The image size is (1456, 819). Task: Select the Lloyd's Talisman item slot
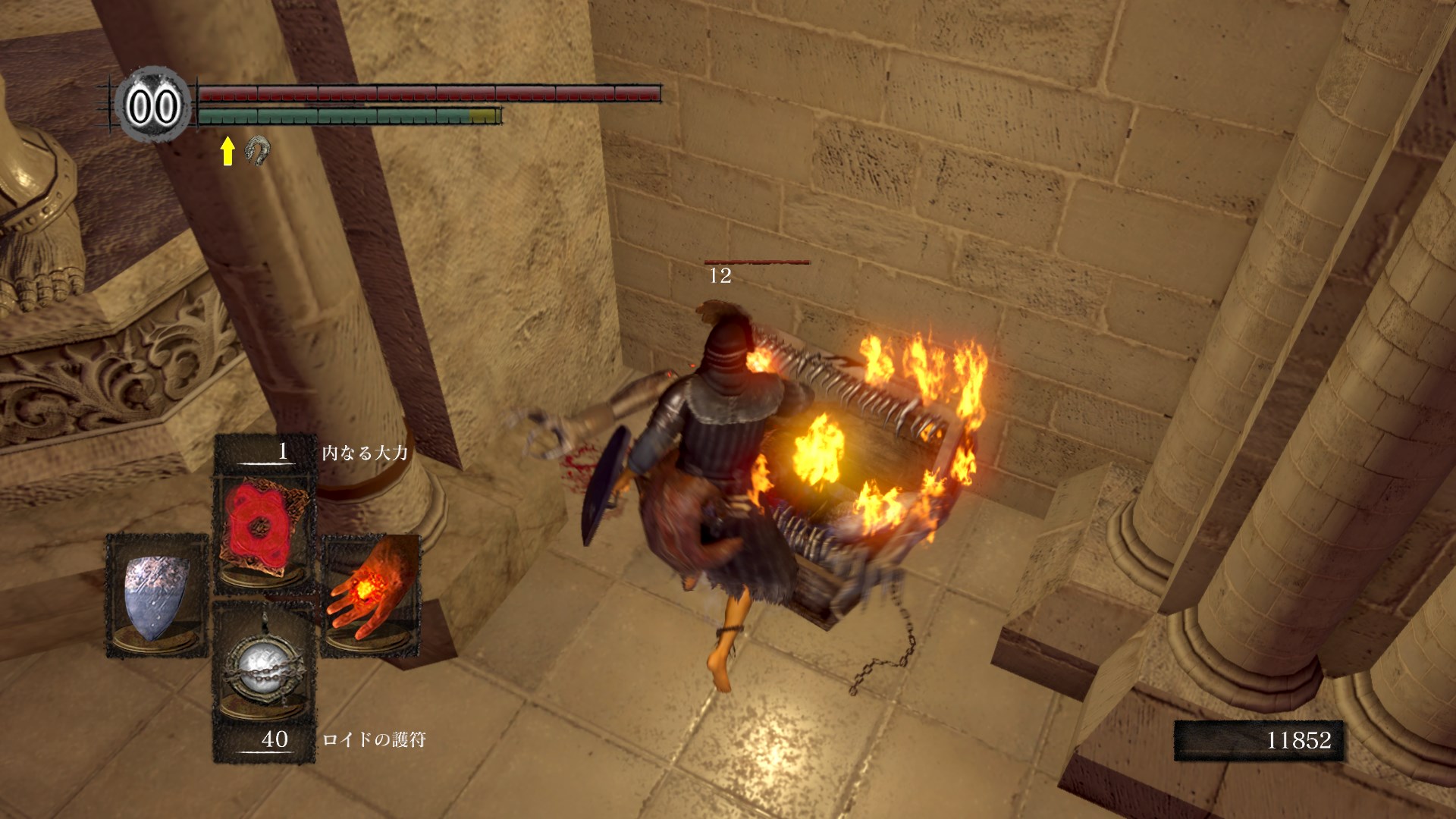[x=264, y=667]
